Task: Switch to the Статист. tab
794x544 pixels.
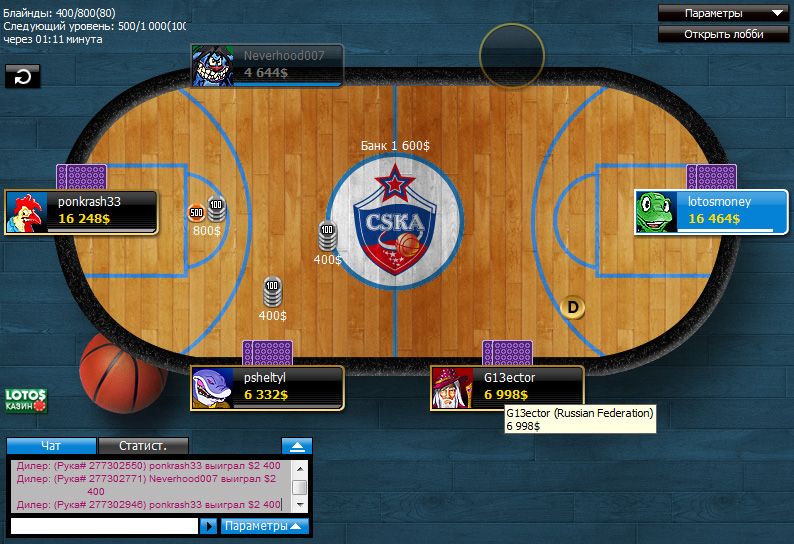Action: coord(142,446)
